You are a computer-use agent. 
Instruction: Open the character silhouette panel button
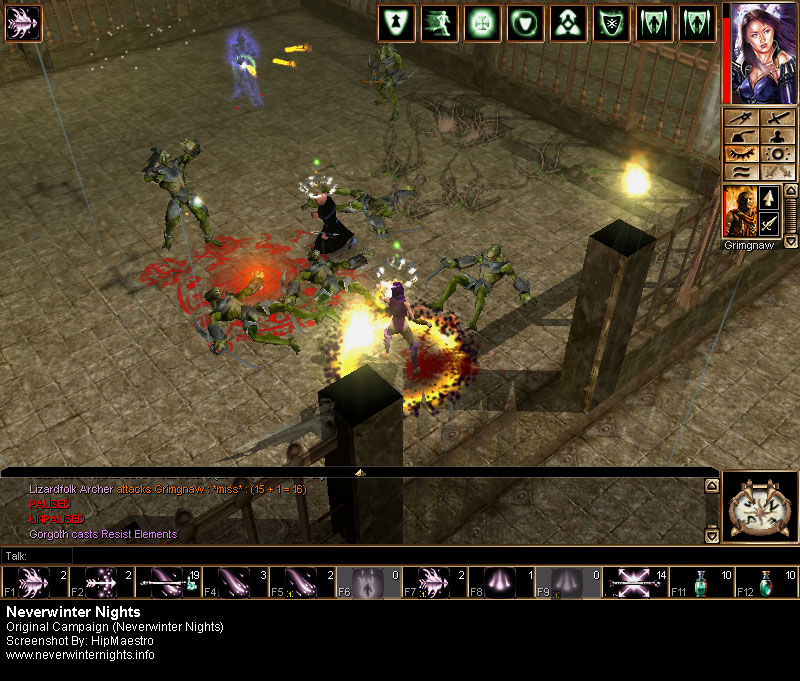(777, 136)
